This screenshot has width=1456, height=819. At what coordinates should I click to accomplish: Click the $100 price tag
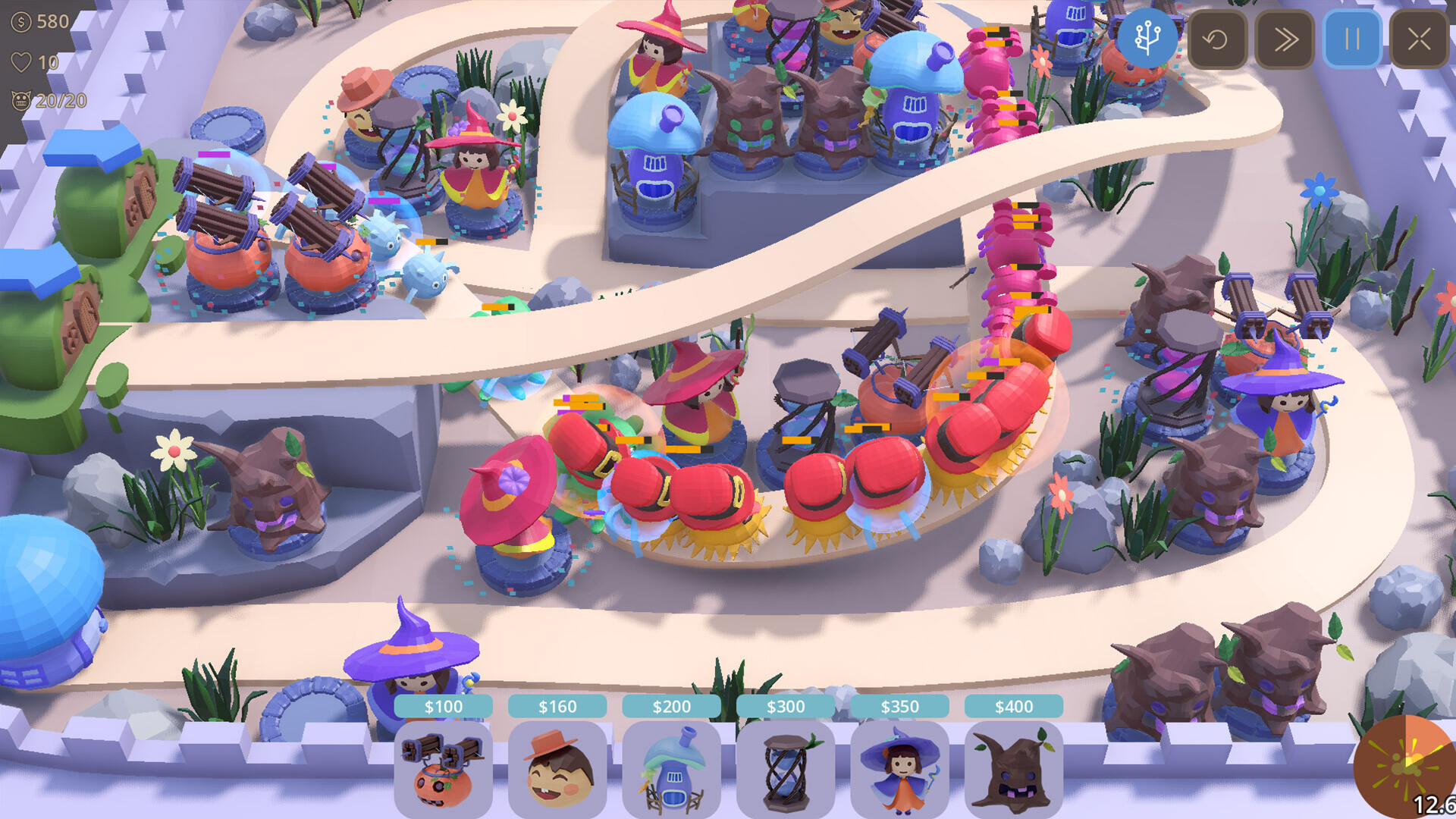pos(444,706)
